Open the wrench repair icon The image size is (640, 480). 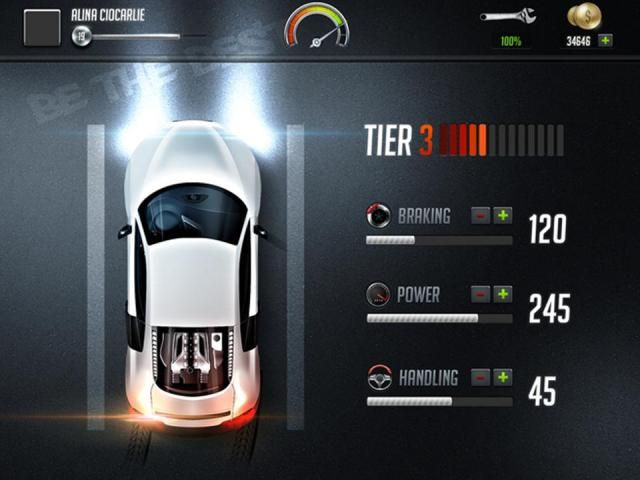508,16
